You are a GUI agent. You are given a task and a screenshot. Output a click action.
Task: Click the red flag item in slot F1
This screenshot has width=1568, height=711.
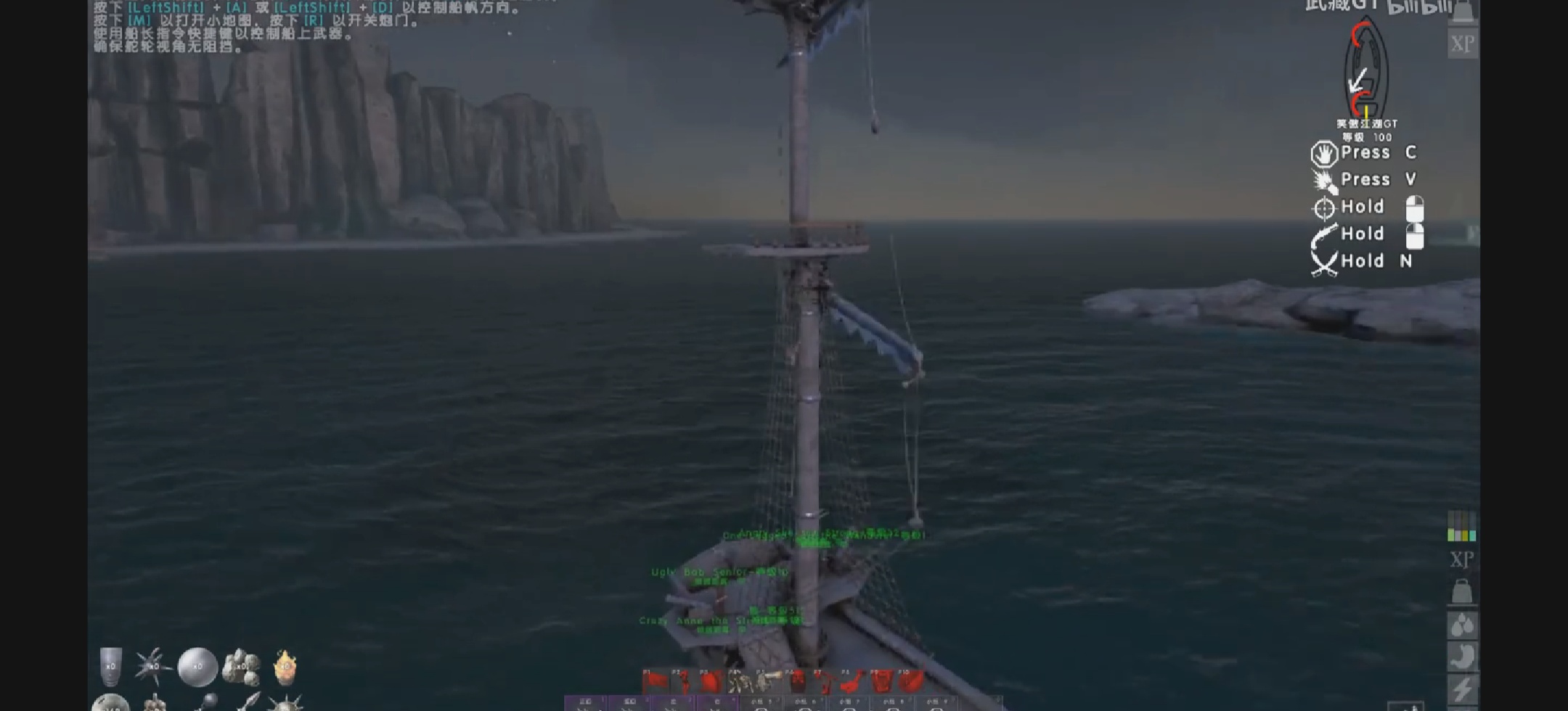655,679
